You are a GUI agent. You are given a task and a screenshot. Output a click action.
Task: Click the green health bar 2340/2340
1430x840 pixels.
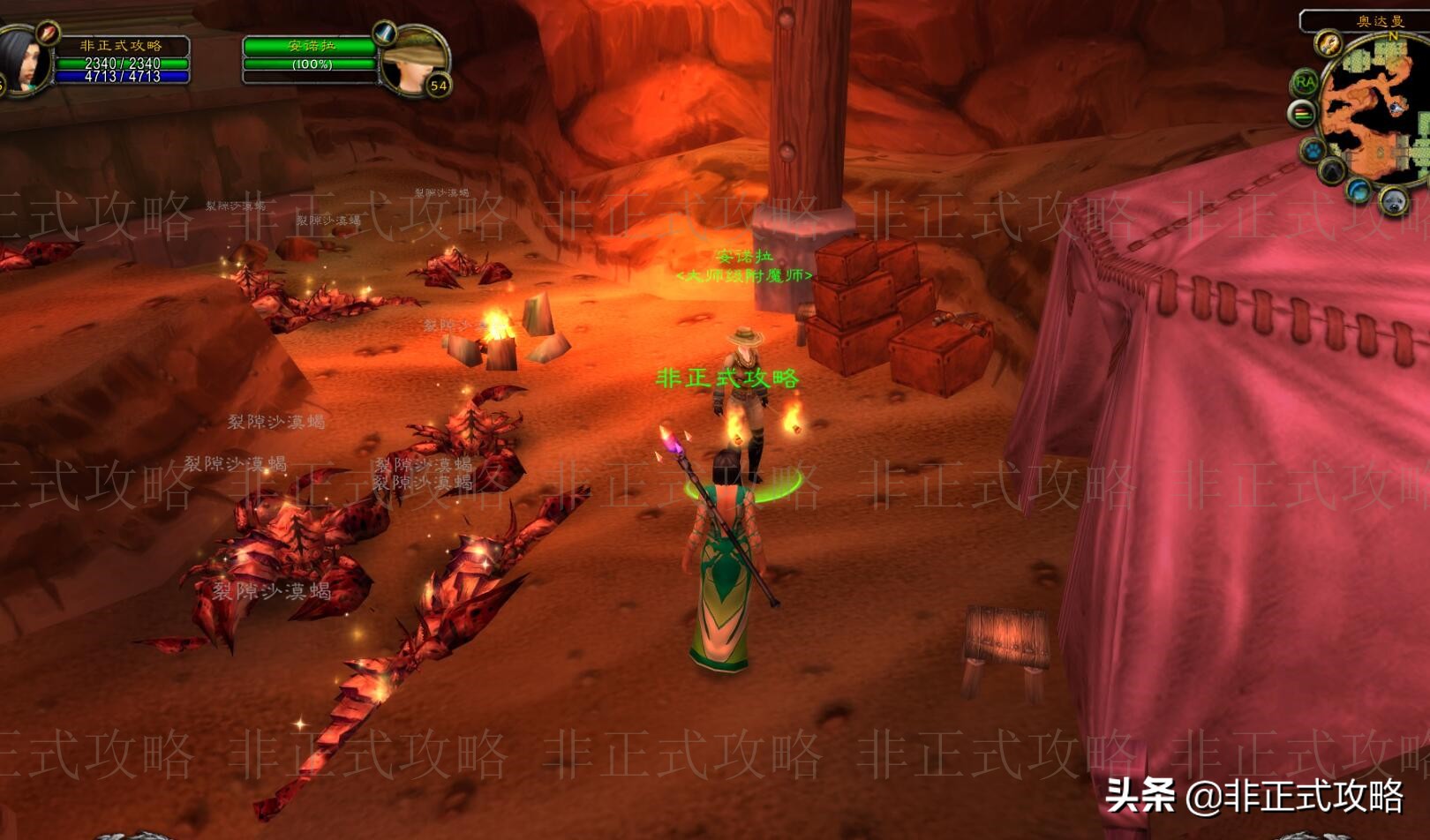pos(122,63)
